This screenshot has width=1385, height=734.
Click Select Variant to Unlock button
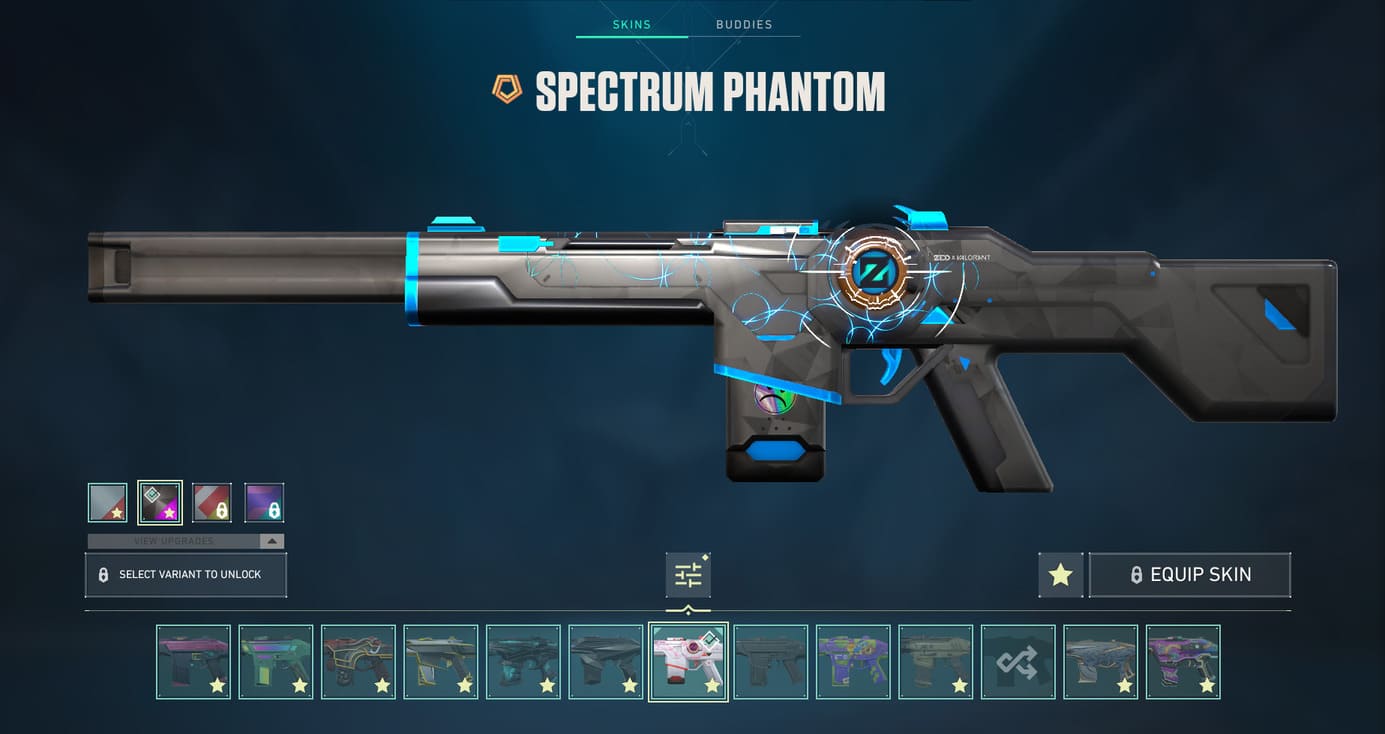(186, 575)
